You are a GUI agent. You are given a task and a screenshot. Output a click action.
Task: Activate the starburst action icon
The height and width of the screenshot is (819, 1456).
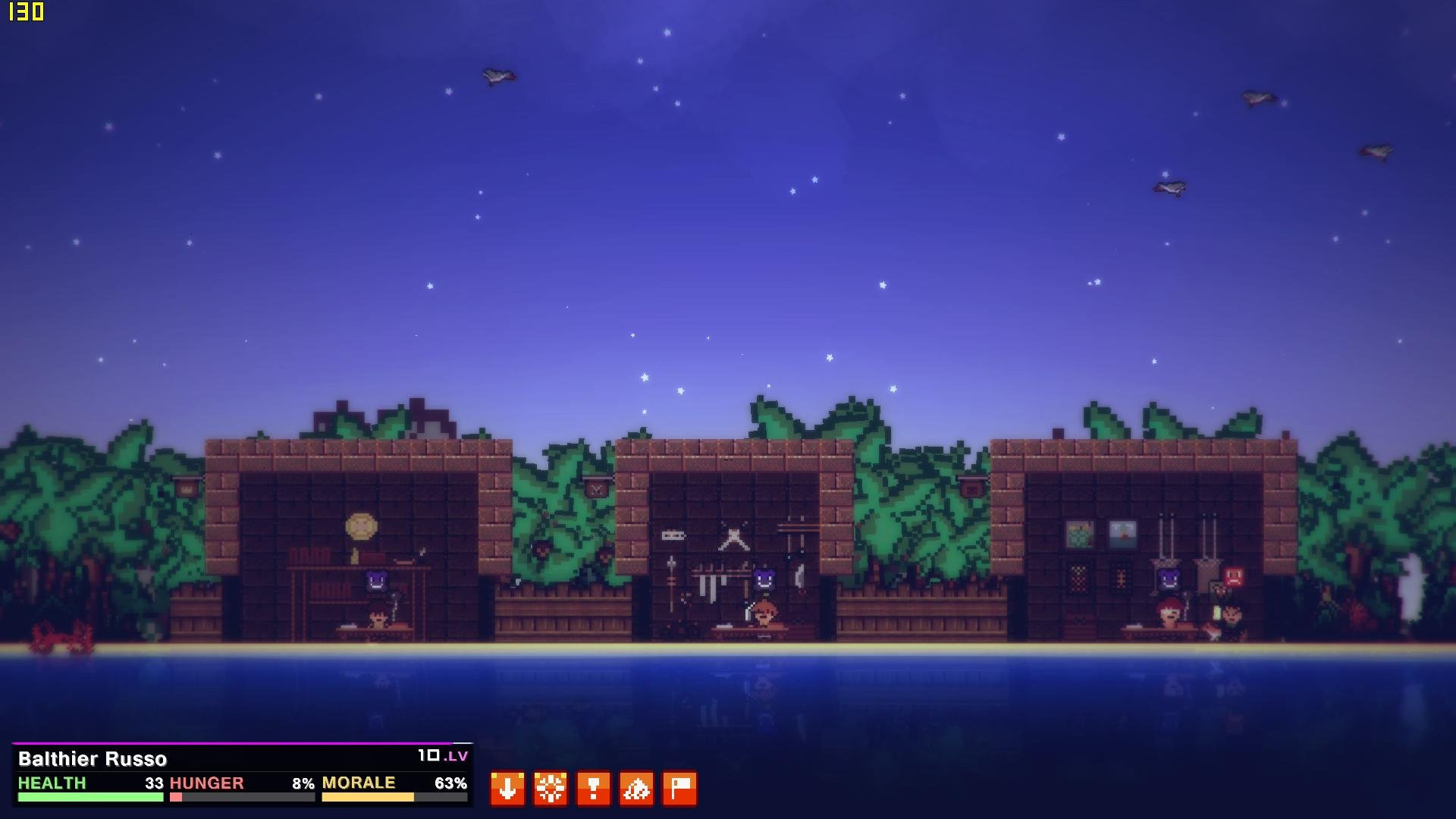(551, 789)
